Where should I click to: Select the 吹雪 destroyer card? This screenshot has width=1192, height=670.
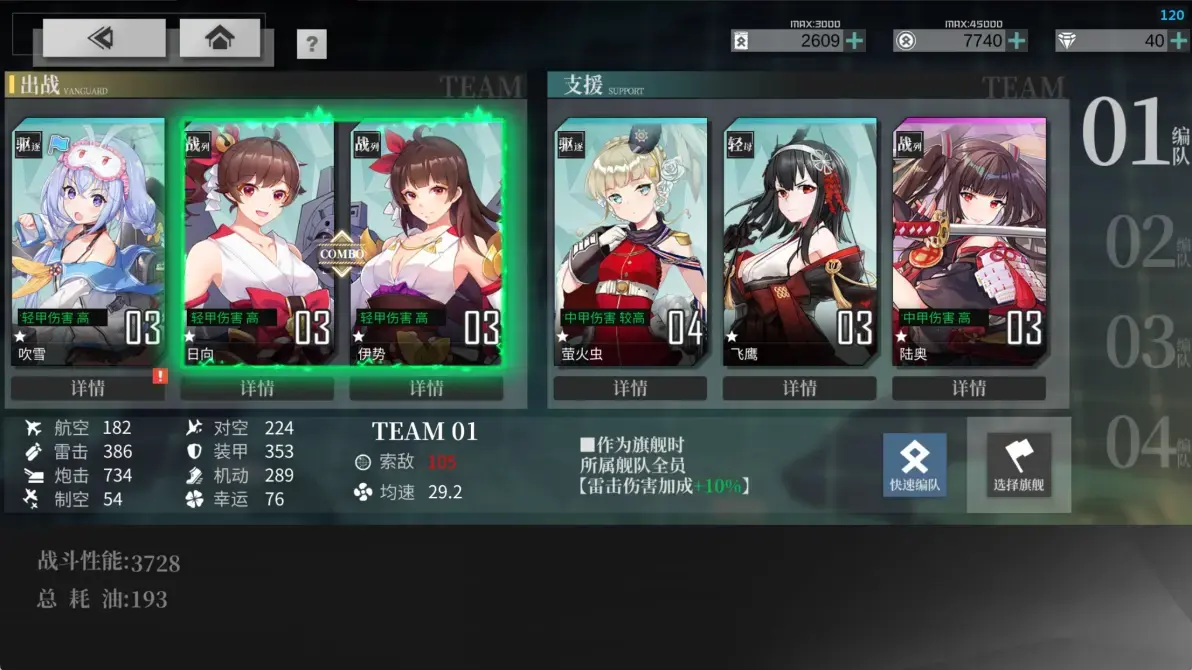[88, 242]
